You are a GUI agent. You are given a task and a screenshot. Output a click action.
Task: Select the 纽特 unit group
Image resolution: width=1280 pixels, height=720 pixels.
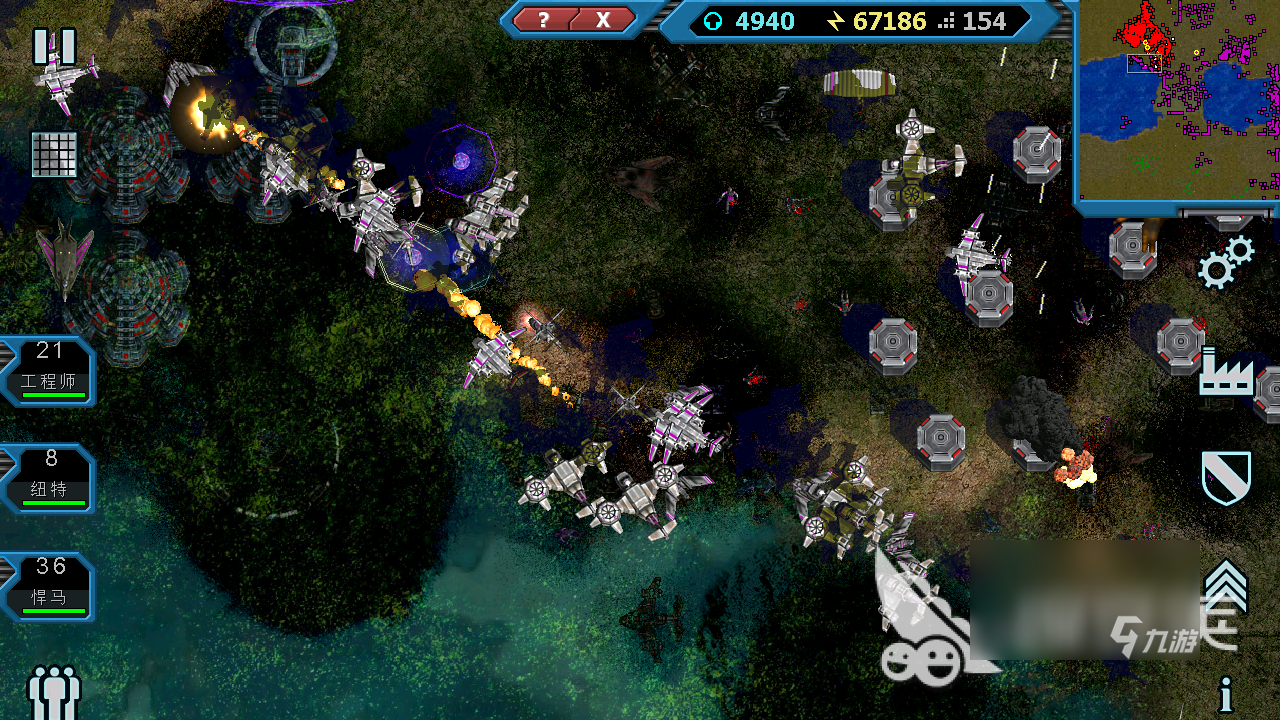pos(50,479)
